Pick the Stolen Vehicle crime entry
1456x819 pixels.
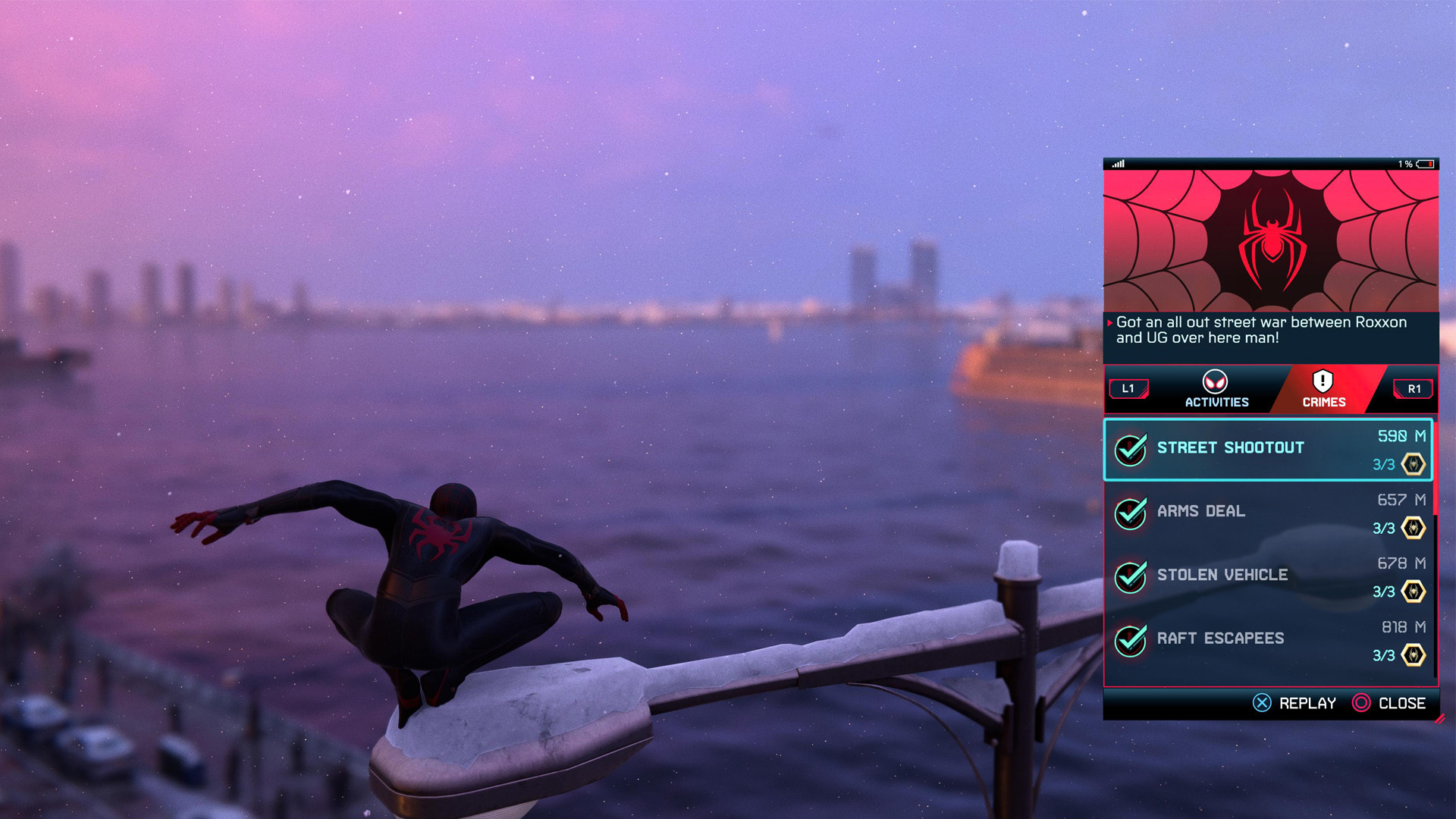(1267, 576)
